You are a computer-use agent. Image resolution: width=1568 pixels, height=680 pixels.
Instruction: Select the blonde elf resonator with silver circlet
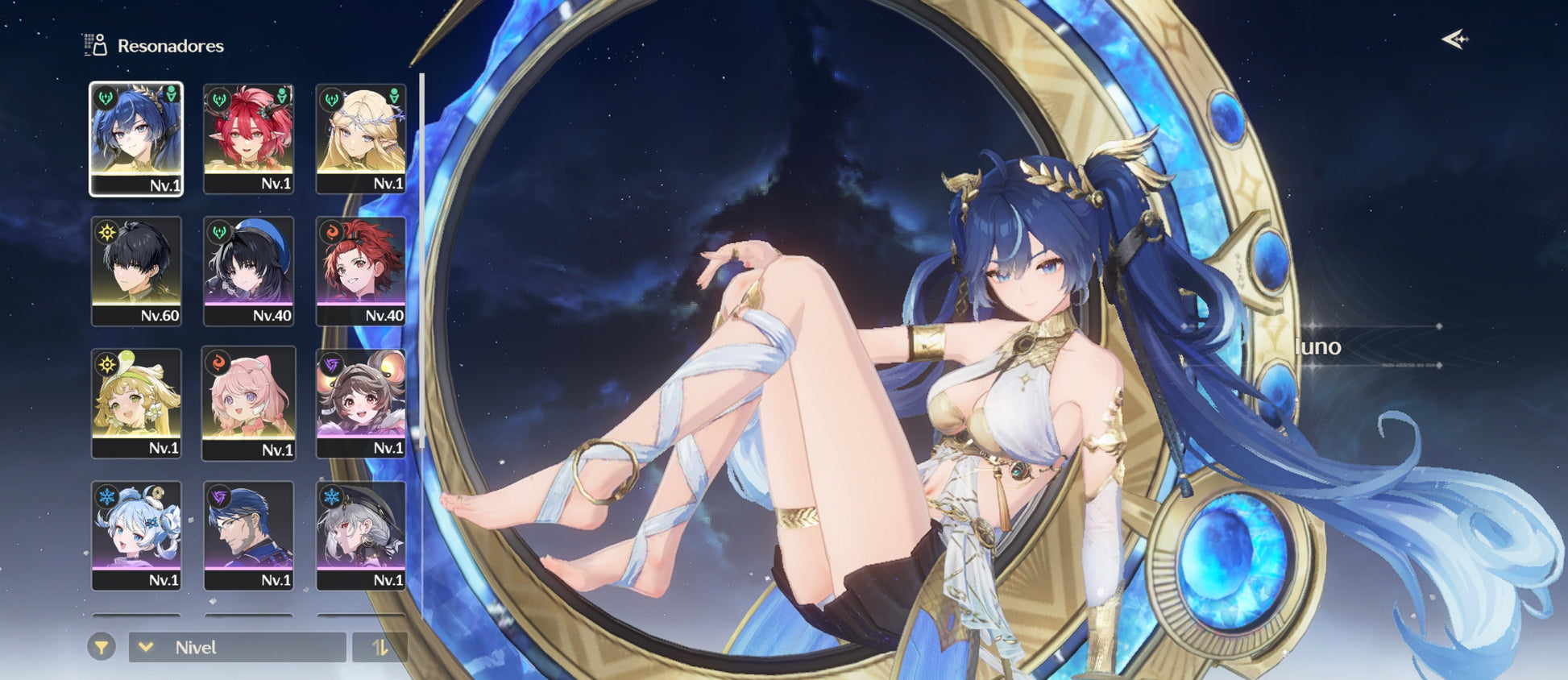[360, 139]
